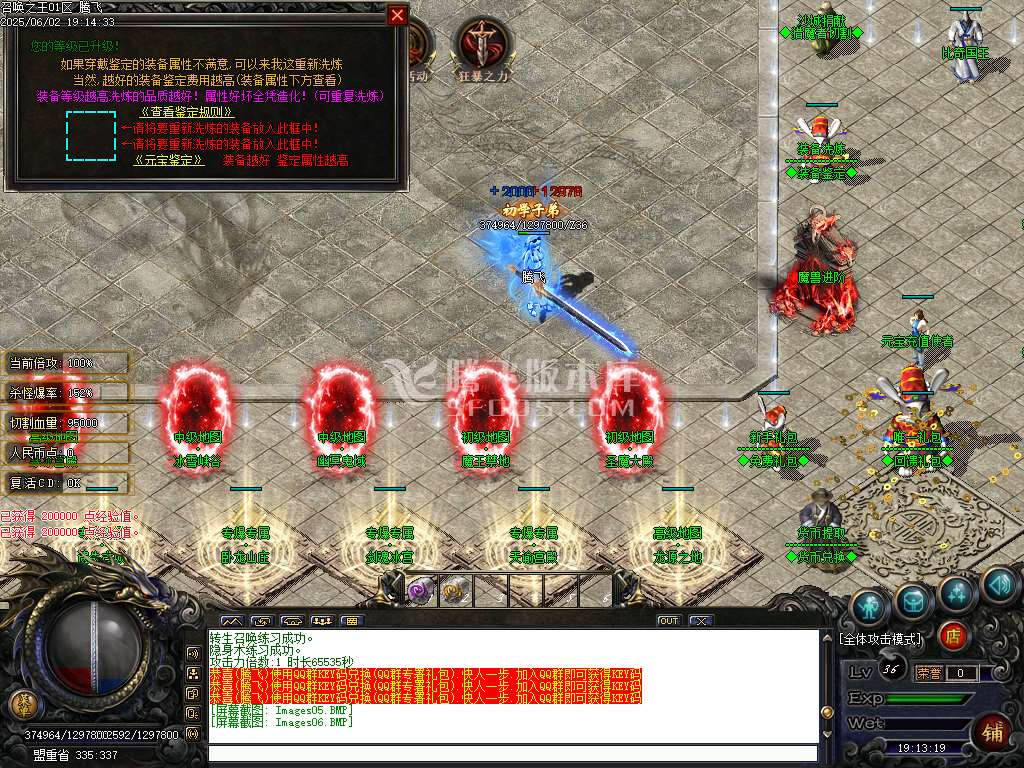
Task: Toggle the 全体攻击模式 attack mode label
Action: pyautogui.click(x=881, y=638)
